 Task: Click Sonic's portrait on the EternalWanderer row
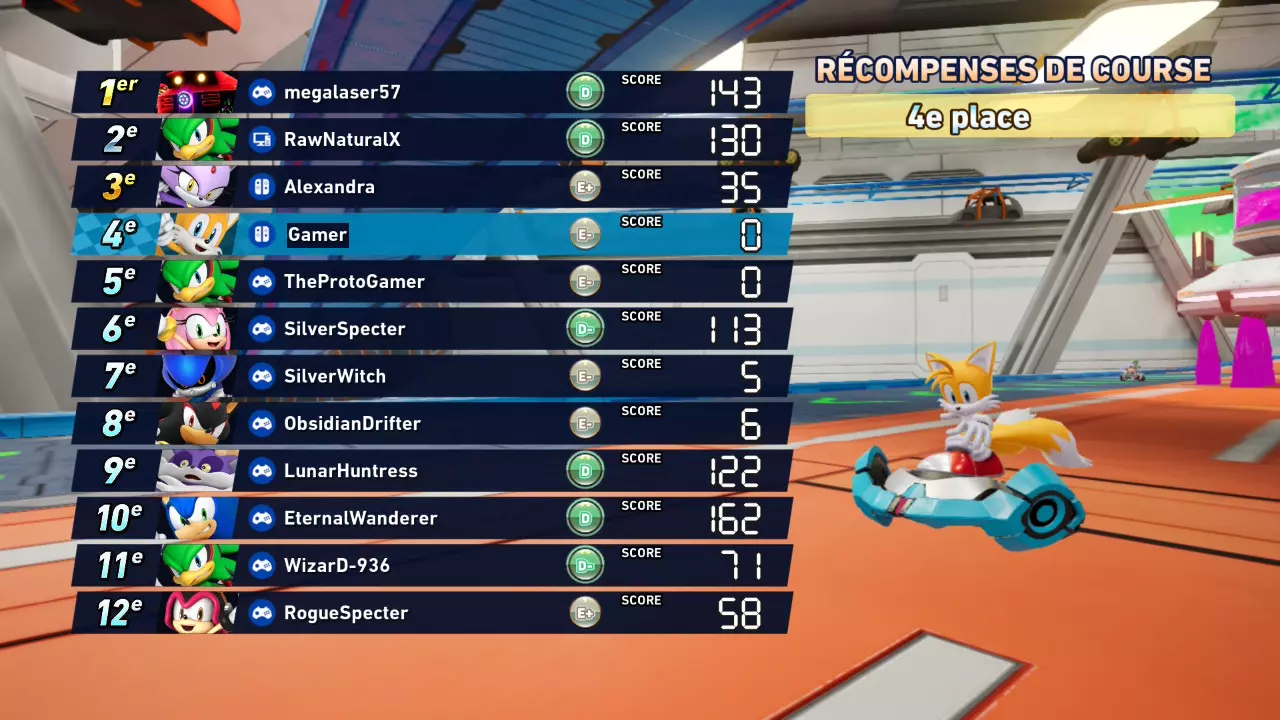[x=196, y=518]
